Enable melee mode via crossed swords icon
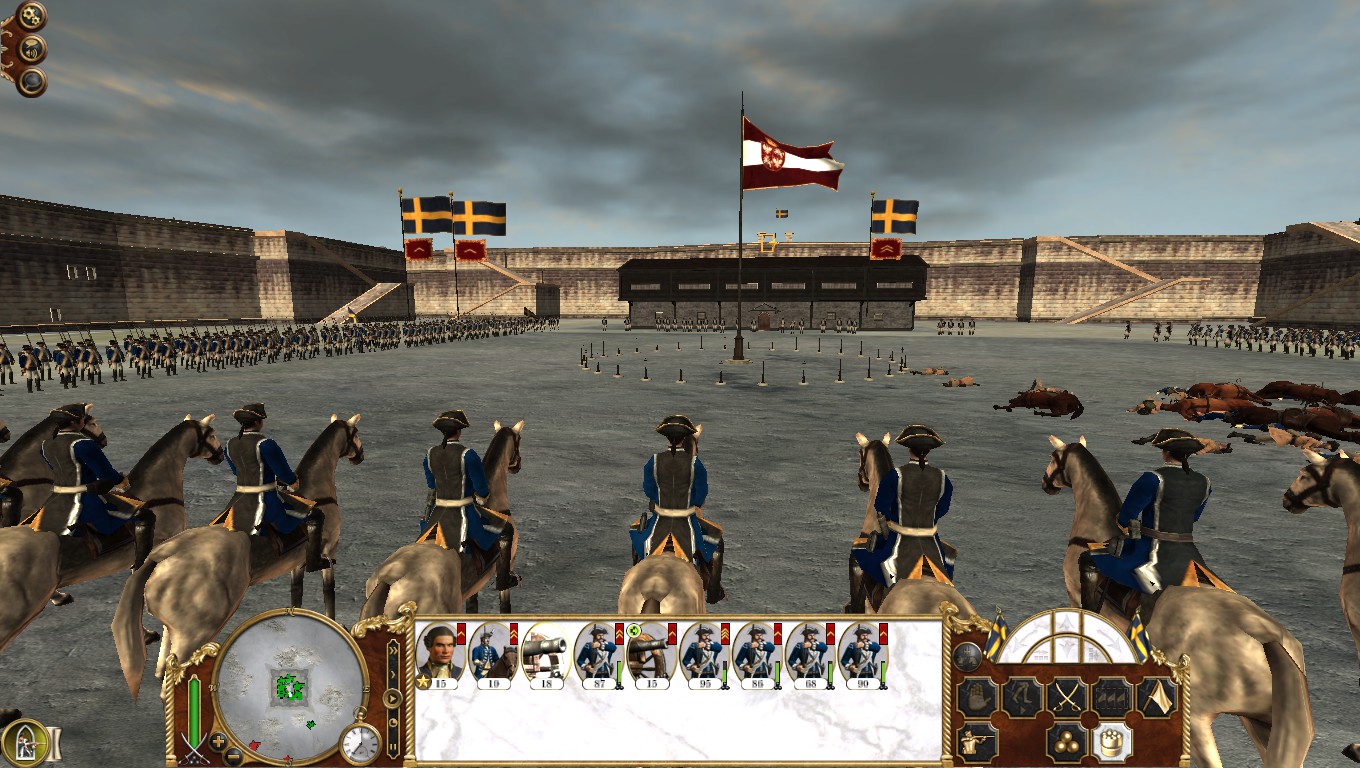This screenshot has width=1360, height=768. 1065,696
